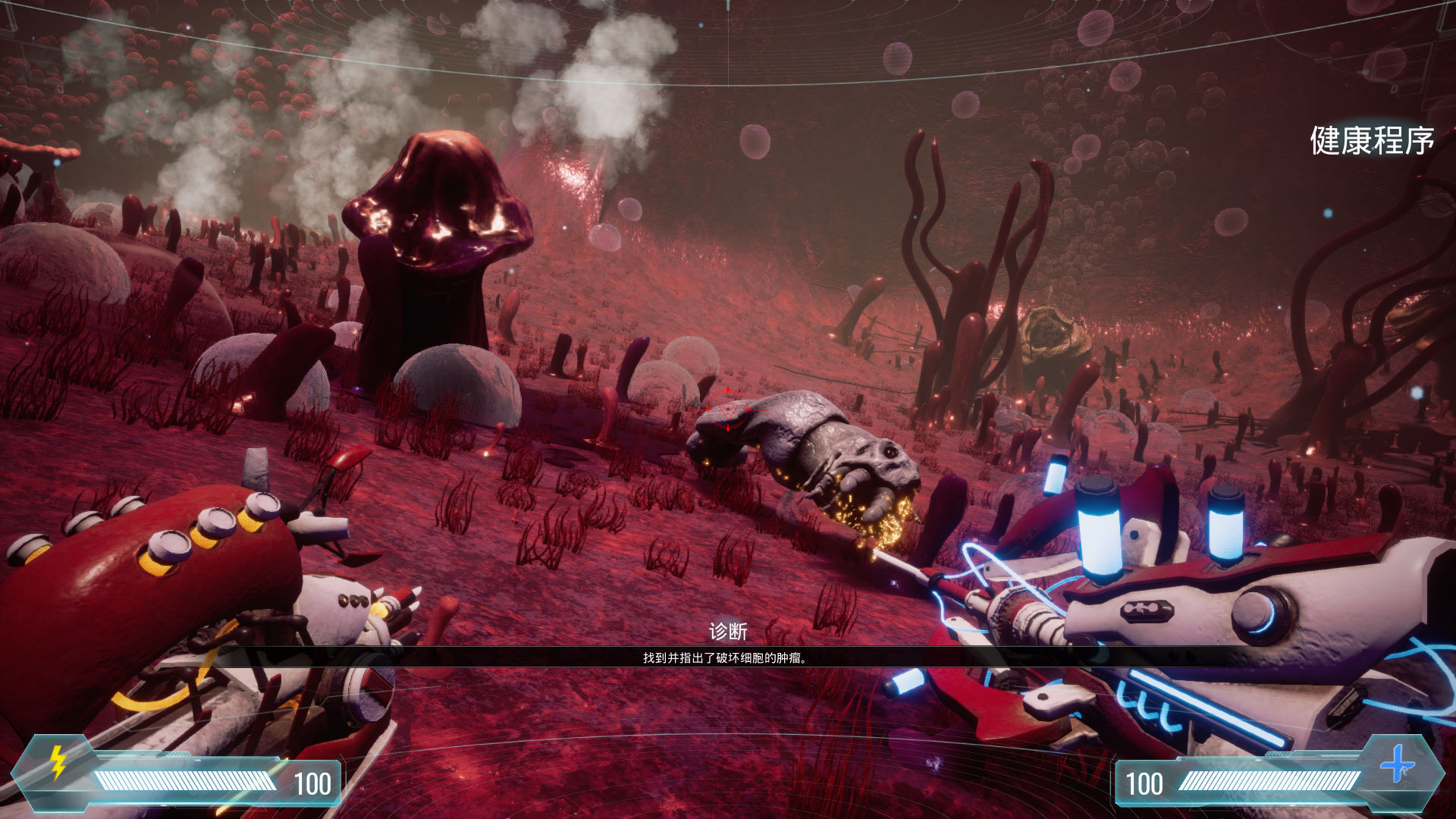
Task: Click the yellow lightning bolt energy icon
Action: 58,762
